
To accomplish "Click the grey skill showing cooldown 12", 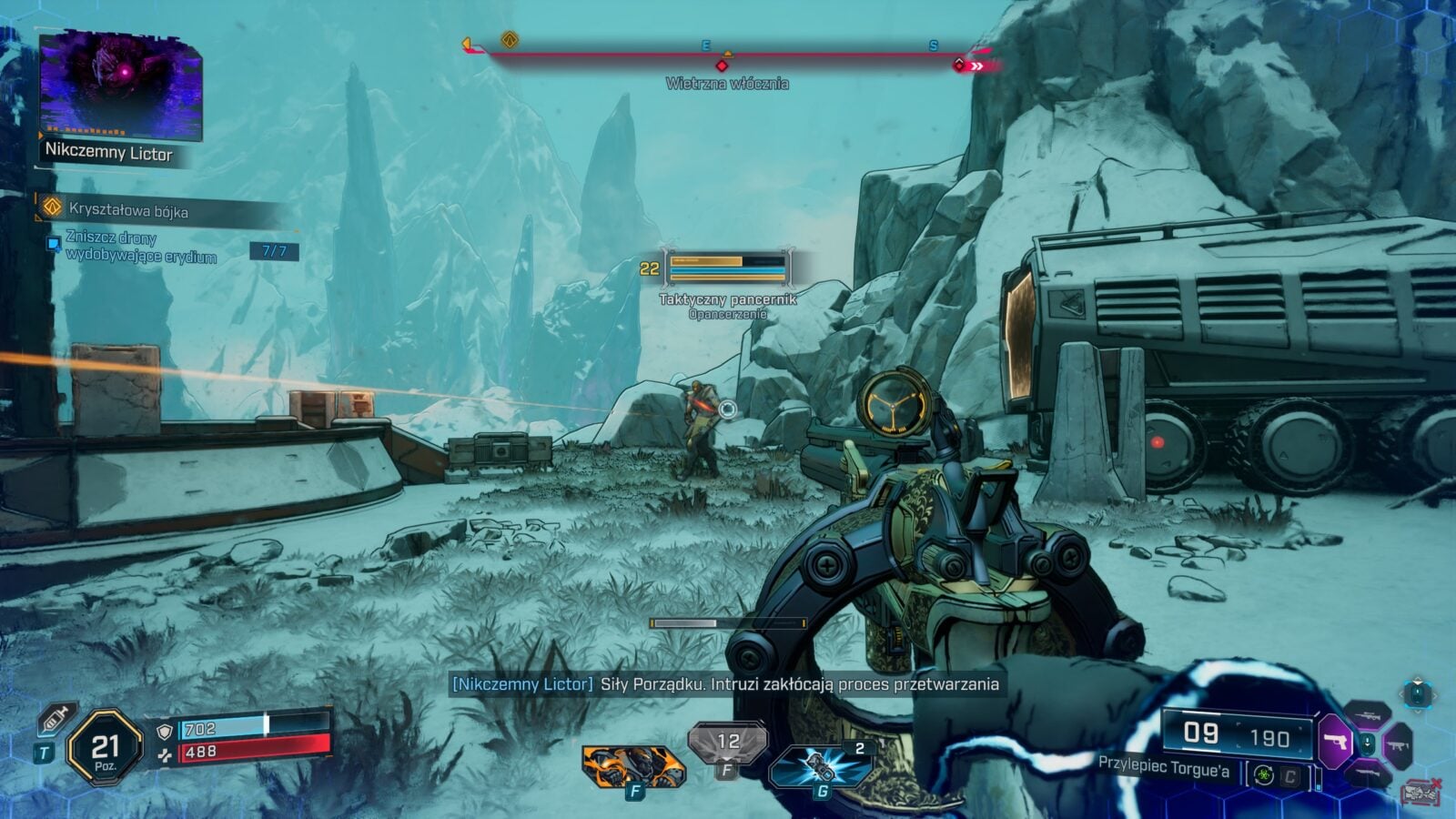I will pyautogui.click(x=727, y=743).
